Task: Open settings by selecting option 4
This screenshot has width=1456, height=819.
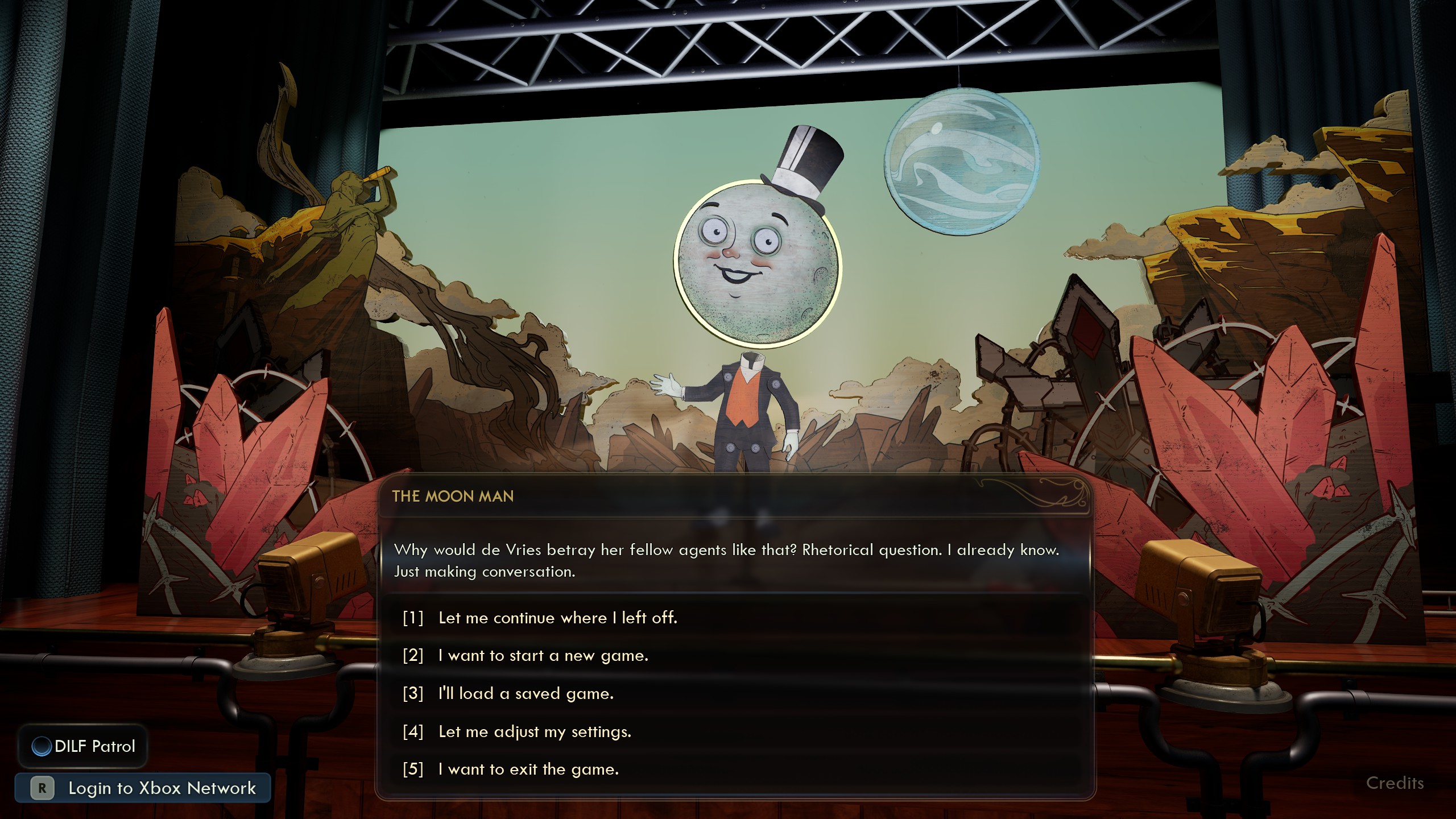Action: [535, 731]
